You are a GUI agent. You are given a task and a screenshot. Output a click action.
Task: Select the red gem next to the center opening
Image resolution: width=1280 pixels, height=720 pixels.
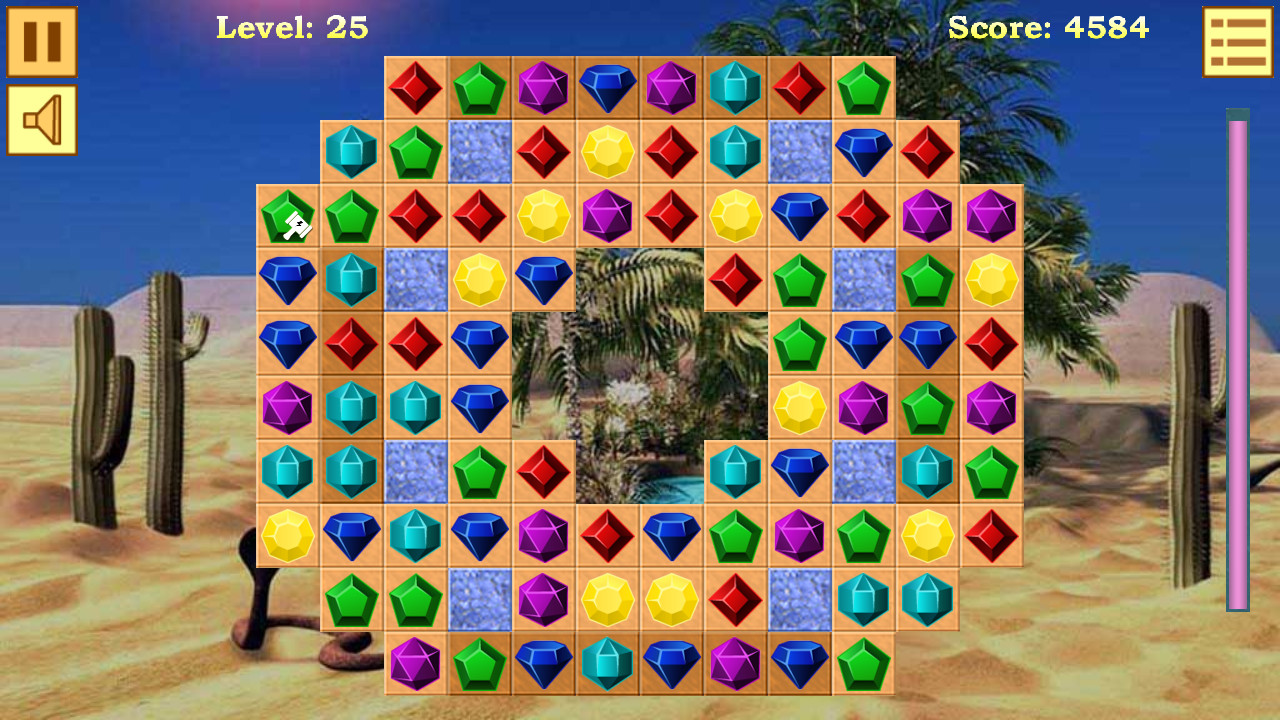point(735,280)
